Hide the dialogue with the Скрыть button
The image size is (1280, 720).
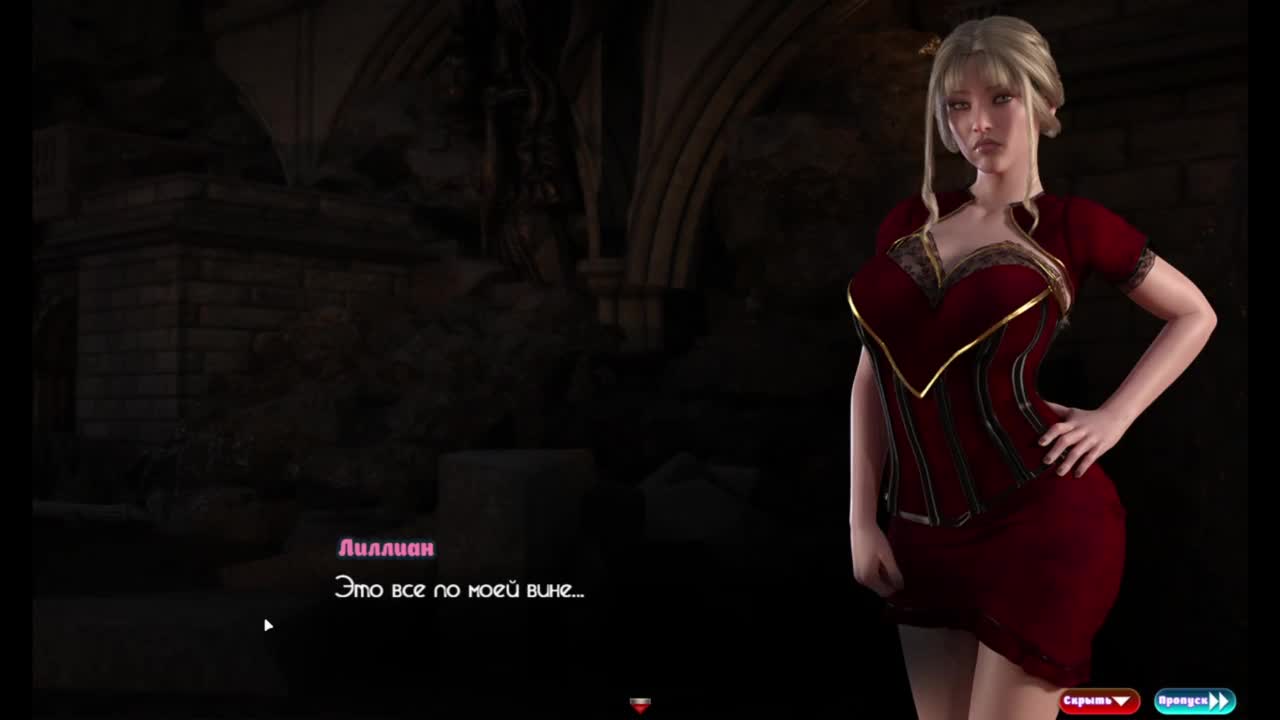[1098, 701]
